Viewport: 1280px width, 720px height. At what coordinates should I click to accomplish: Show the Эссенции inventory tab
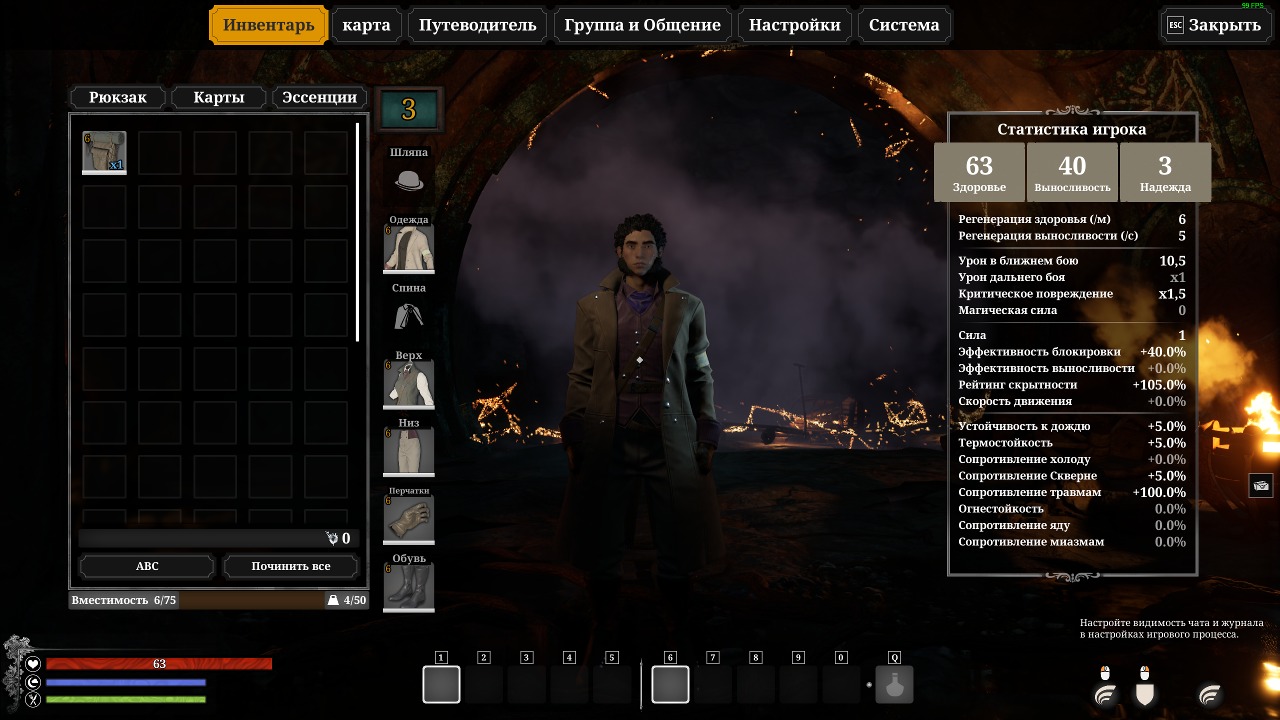coord(319,97)
